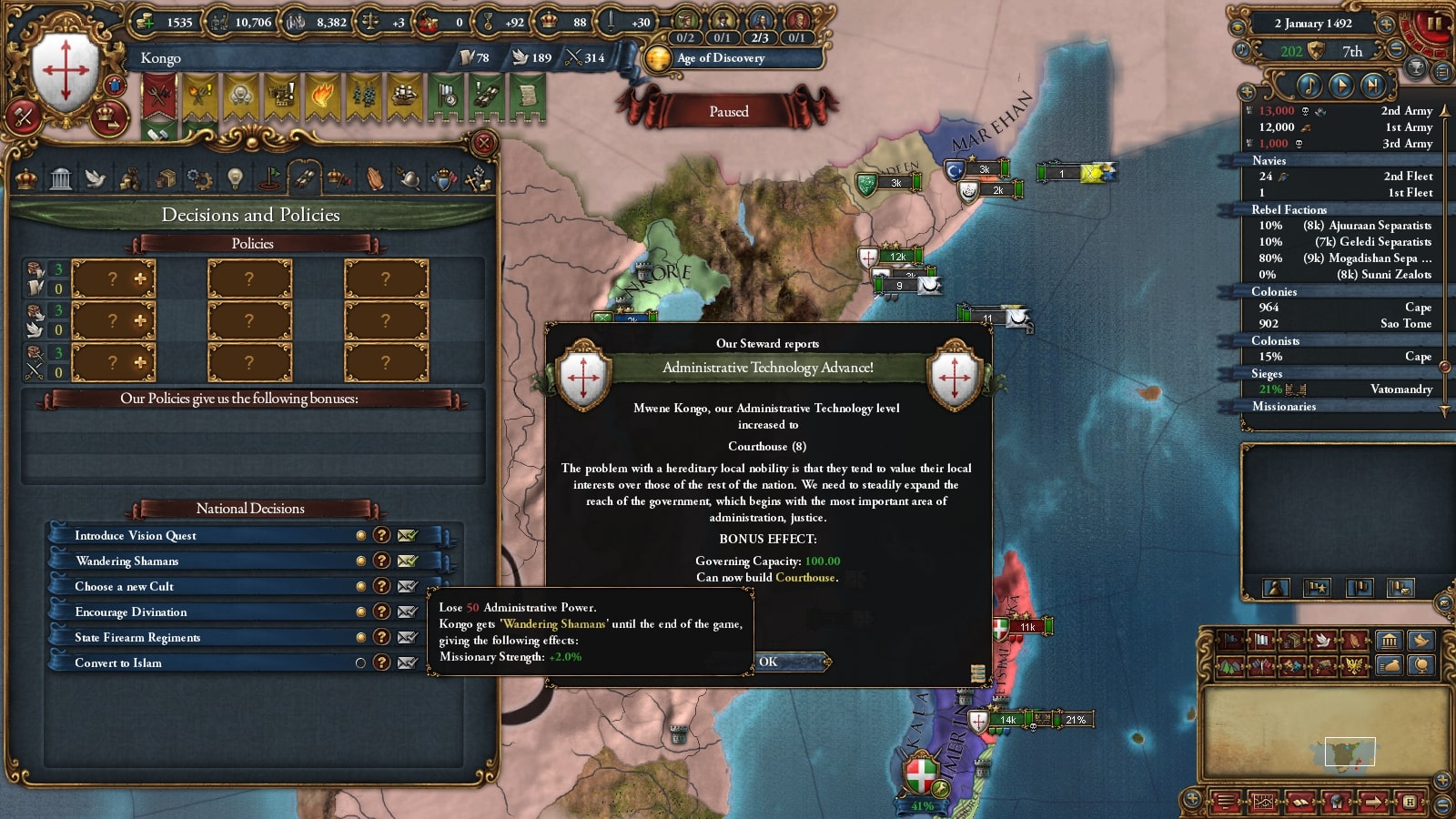Select the 2nd Army in the outliner

point(1406,111)
